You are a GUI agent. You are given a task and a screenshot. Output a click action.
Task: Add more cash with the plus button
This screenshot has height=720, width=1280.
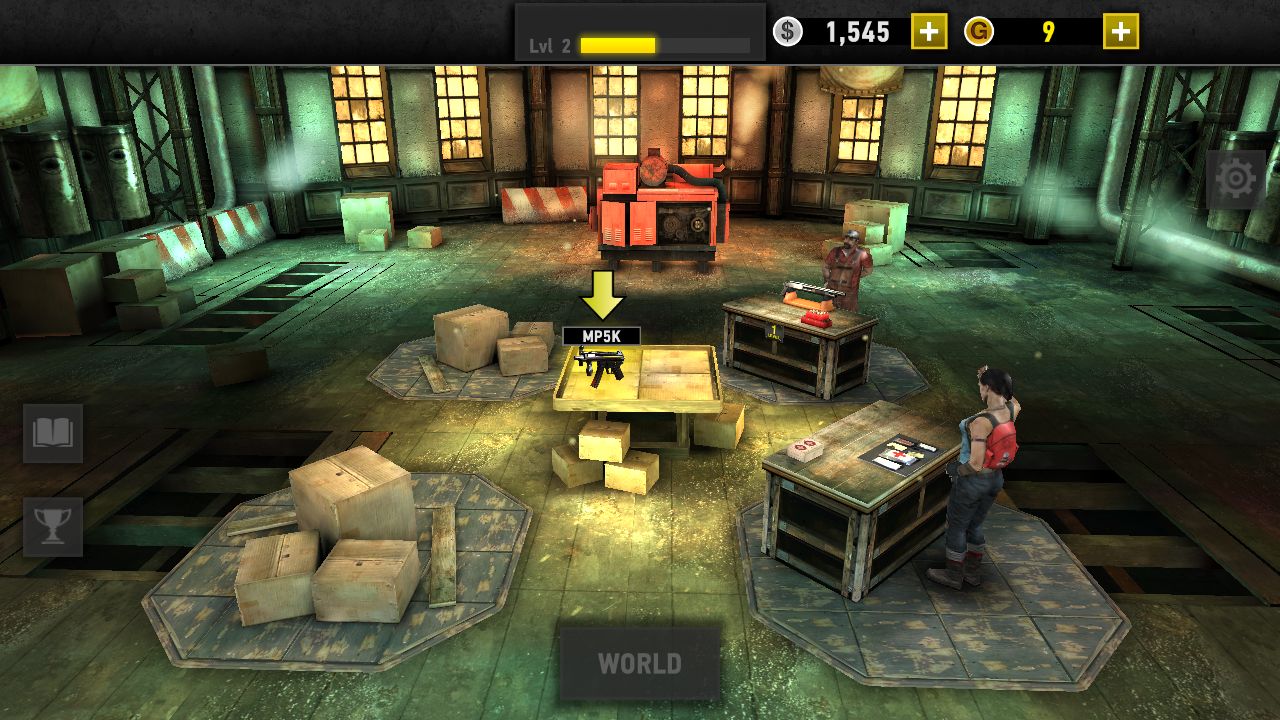click(928, 32)
